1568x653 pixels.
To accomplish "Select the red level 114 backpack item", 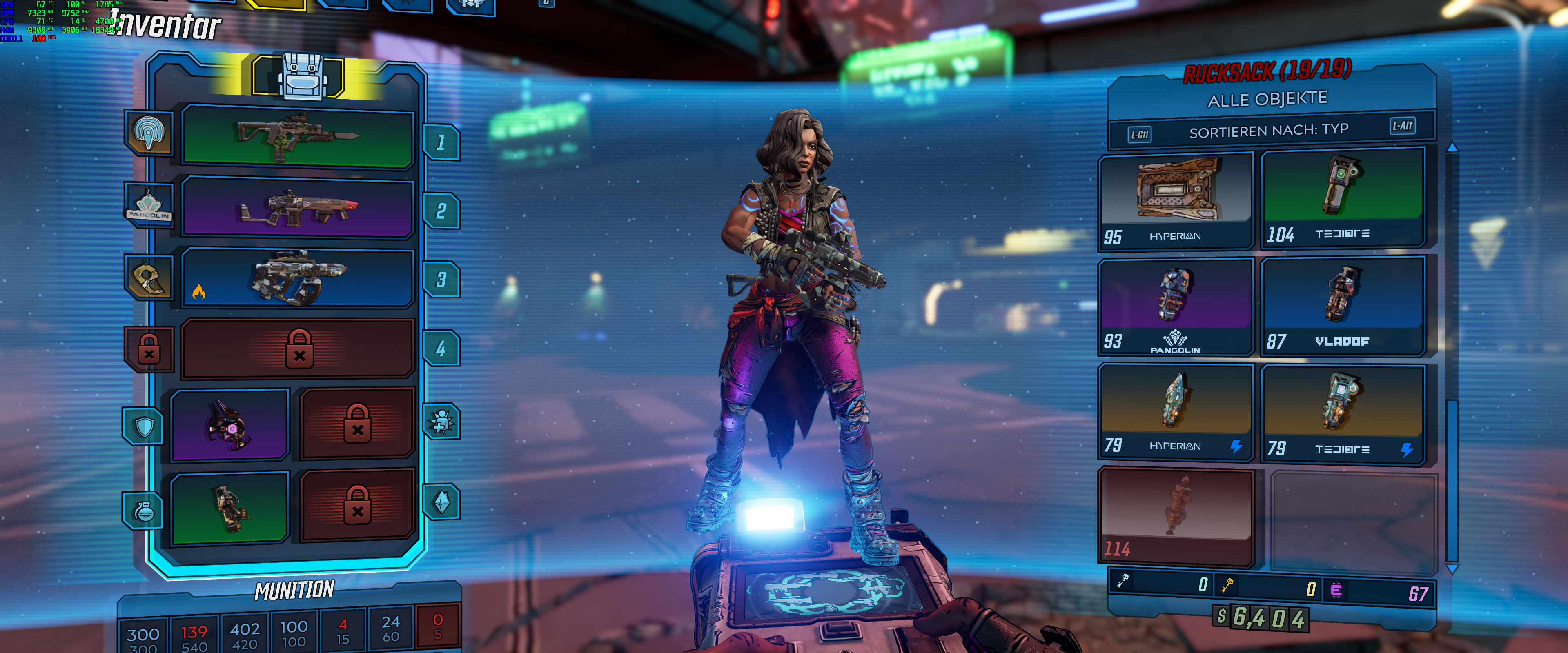I will 1176,517.
